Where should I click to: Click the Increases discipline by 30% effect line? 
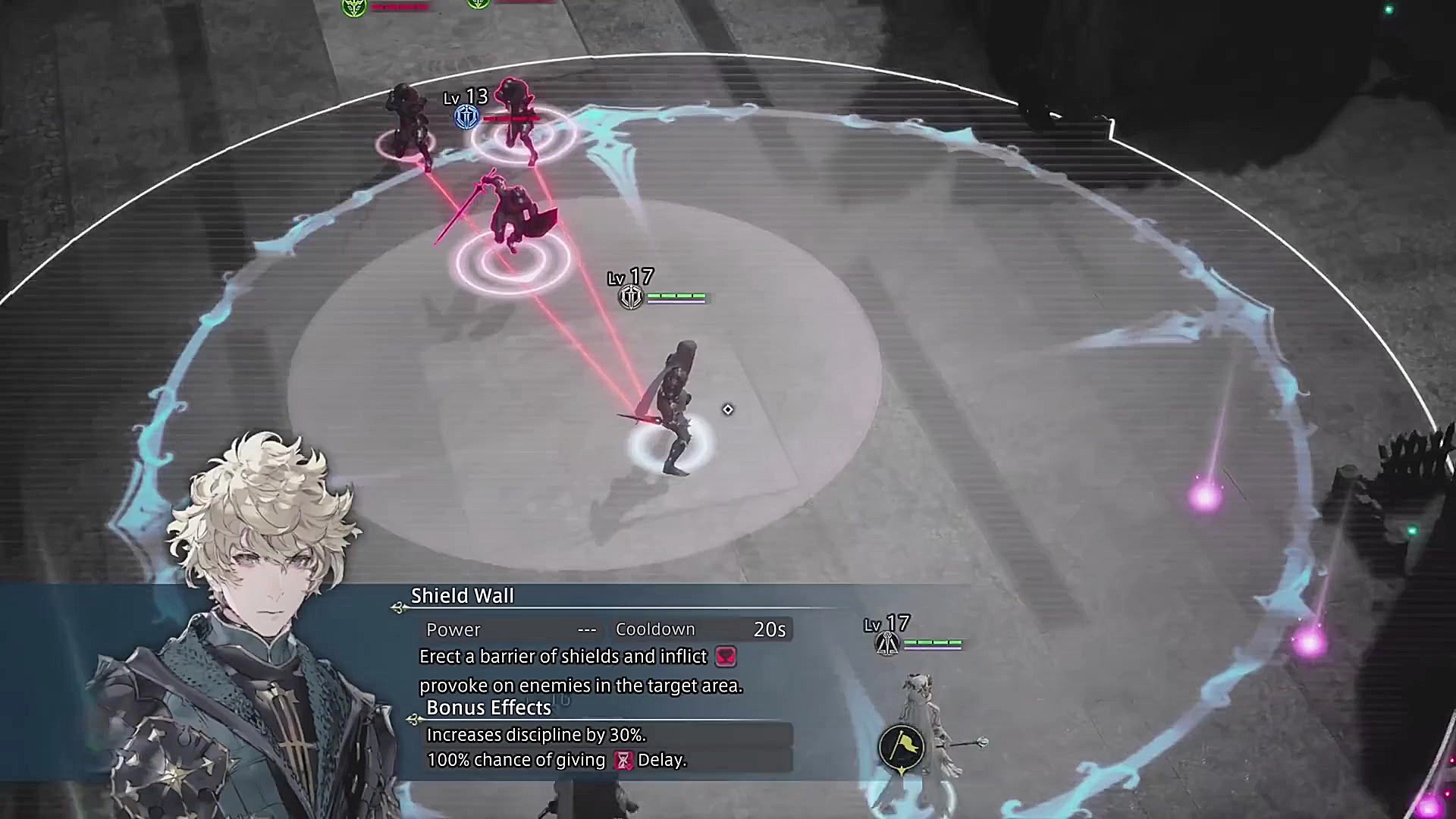[x=538, y=734]
